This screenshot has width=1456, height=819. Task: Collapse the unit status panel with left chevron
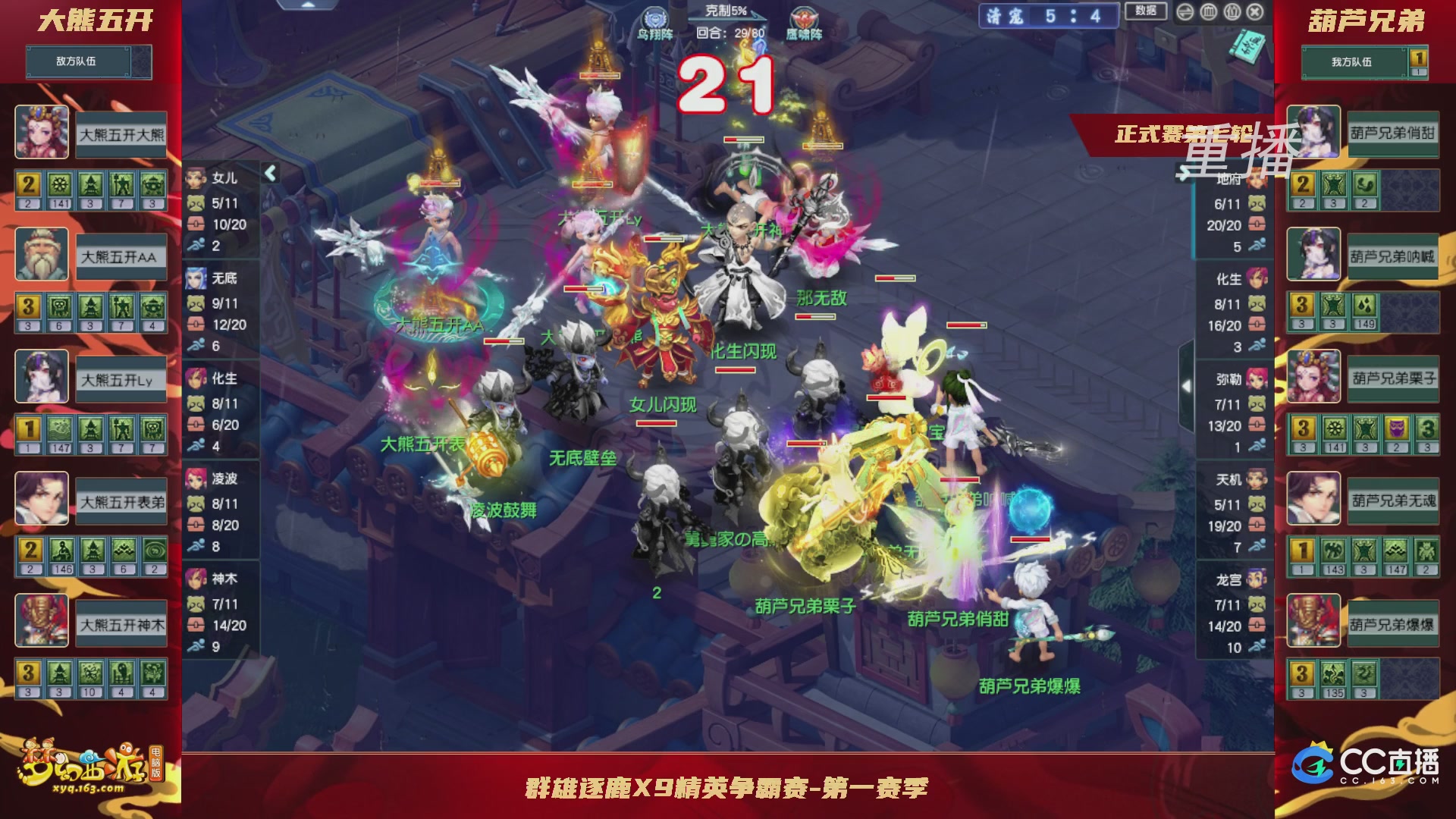click(270, 172)
